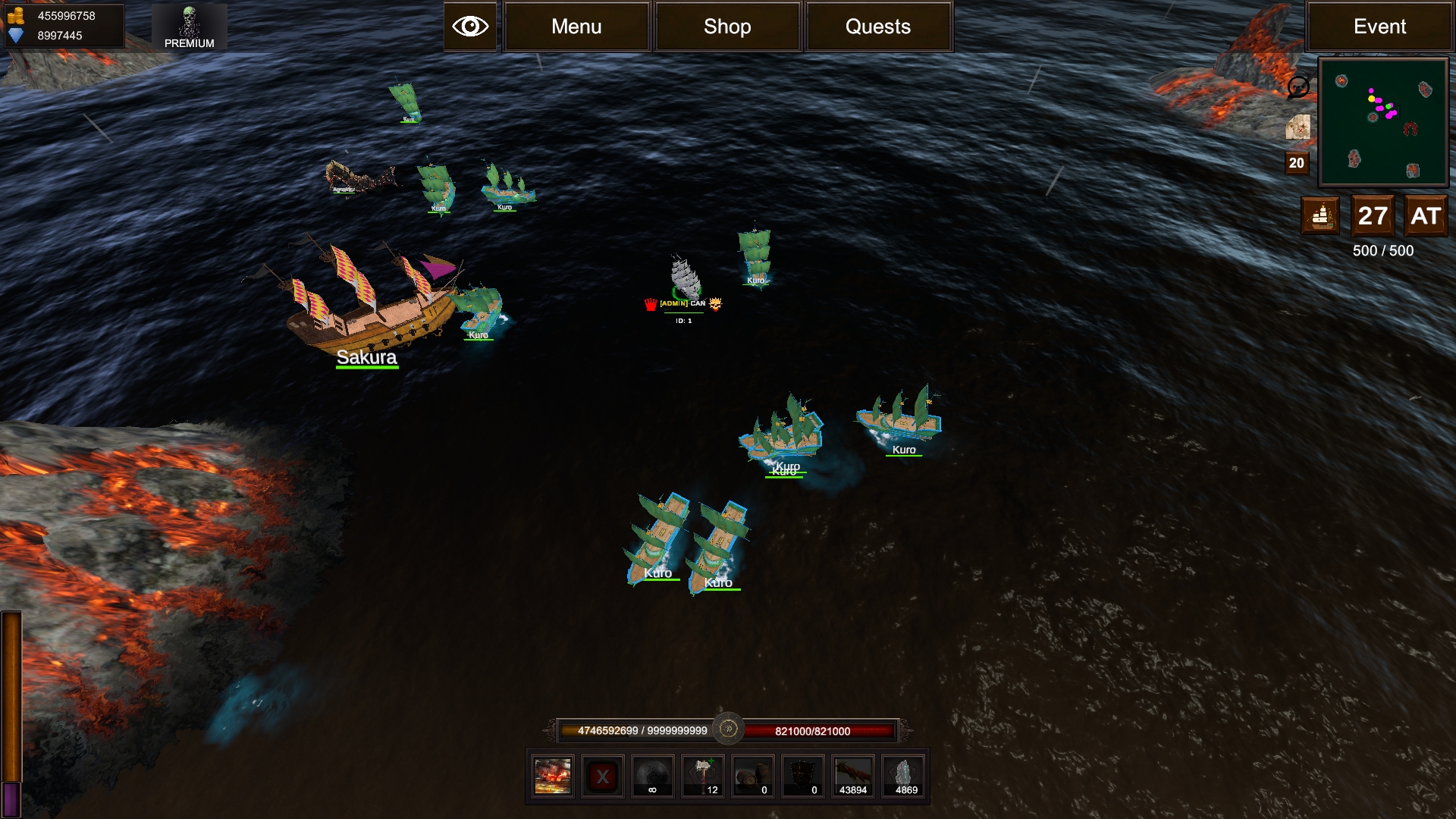Screen dimensions: 1456x819
Task: Open the Event panel
Action: [1379, 27]
